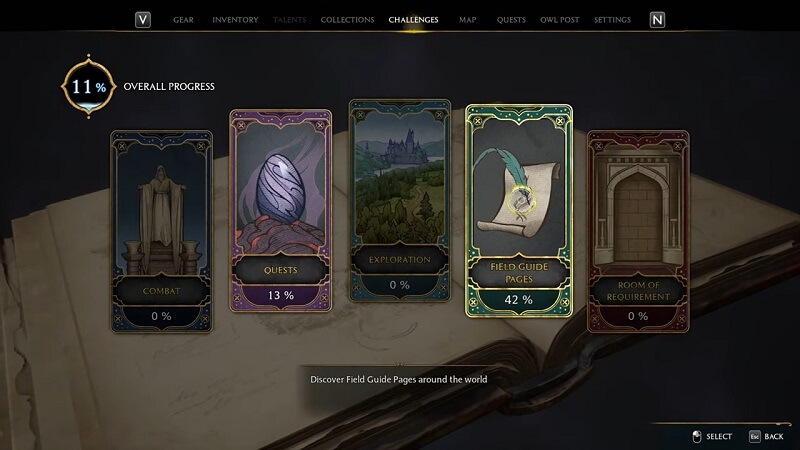800x450 pixels.
Task: Select the Quests challenge card with egg
Action: (281, 215)
